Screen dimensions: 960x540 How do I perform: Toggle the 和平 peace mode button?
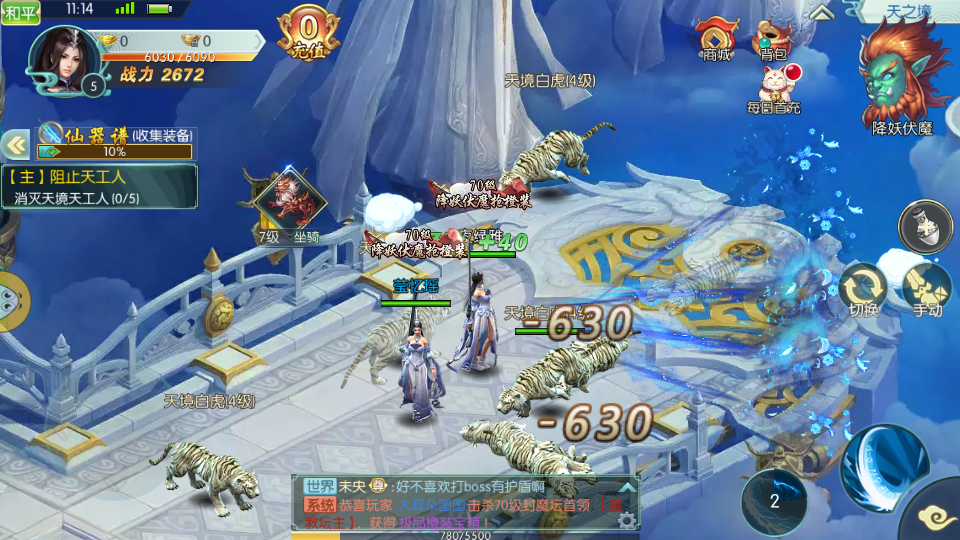click(x=21, y=13)
